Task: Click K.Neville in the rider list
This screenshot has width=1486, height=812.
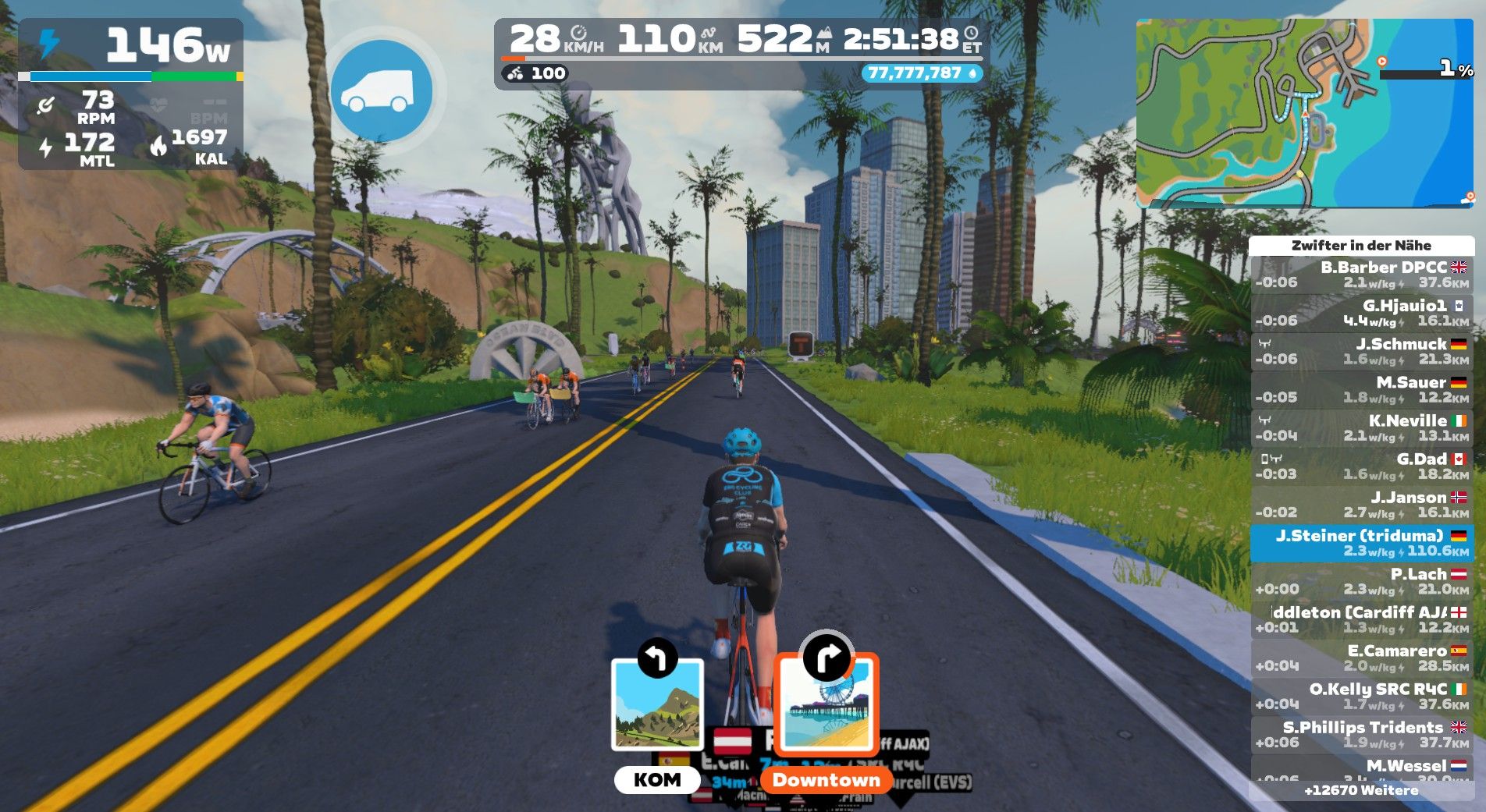Action: click(x=1361, y=427)
